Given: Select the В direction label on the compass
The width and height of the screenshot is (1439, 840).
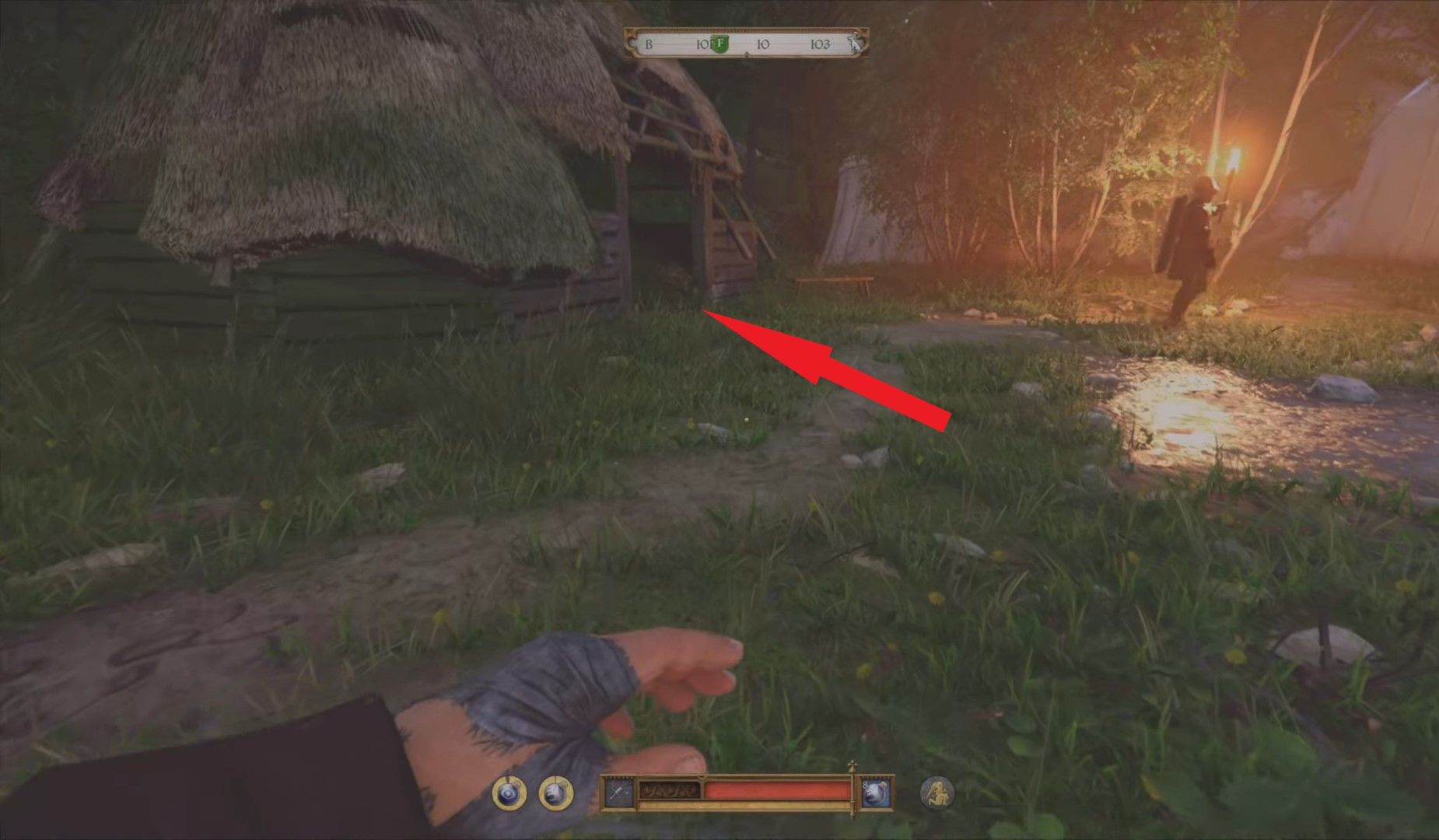Looking at the screenshot, I should pyautogui.click(x=648, y=44).
